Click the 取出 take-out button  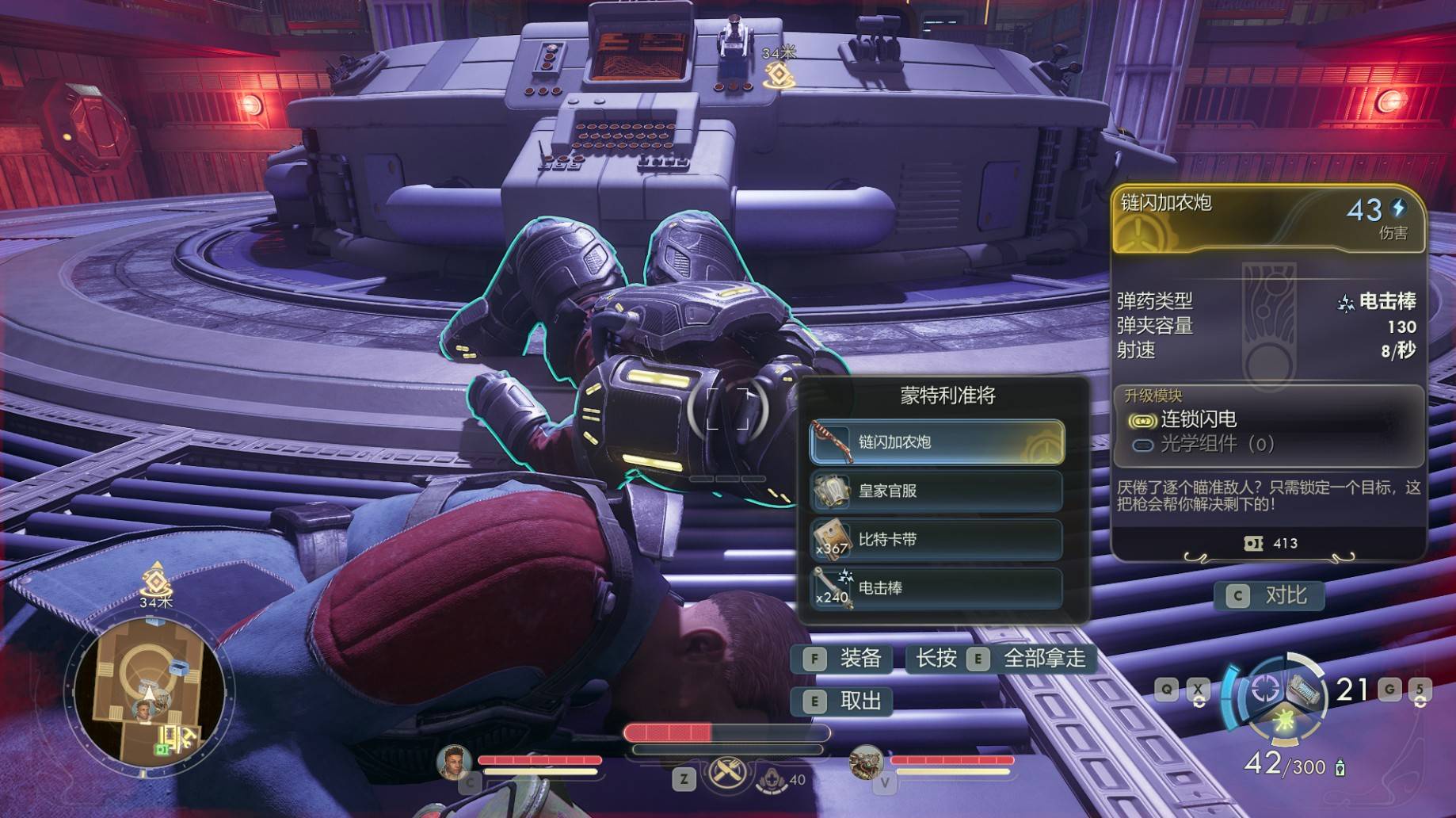click(x=844, y=701)
